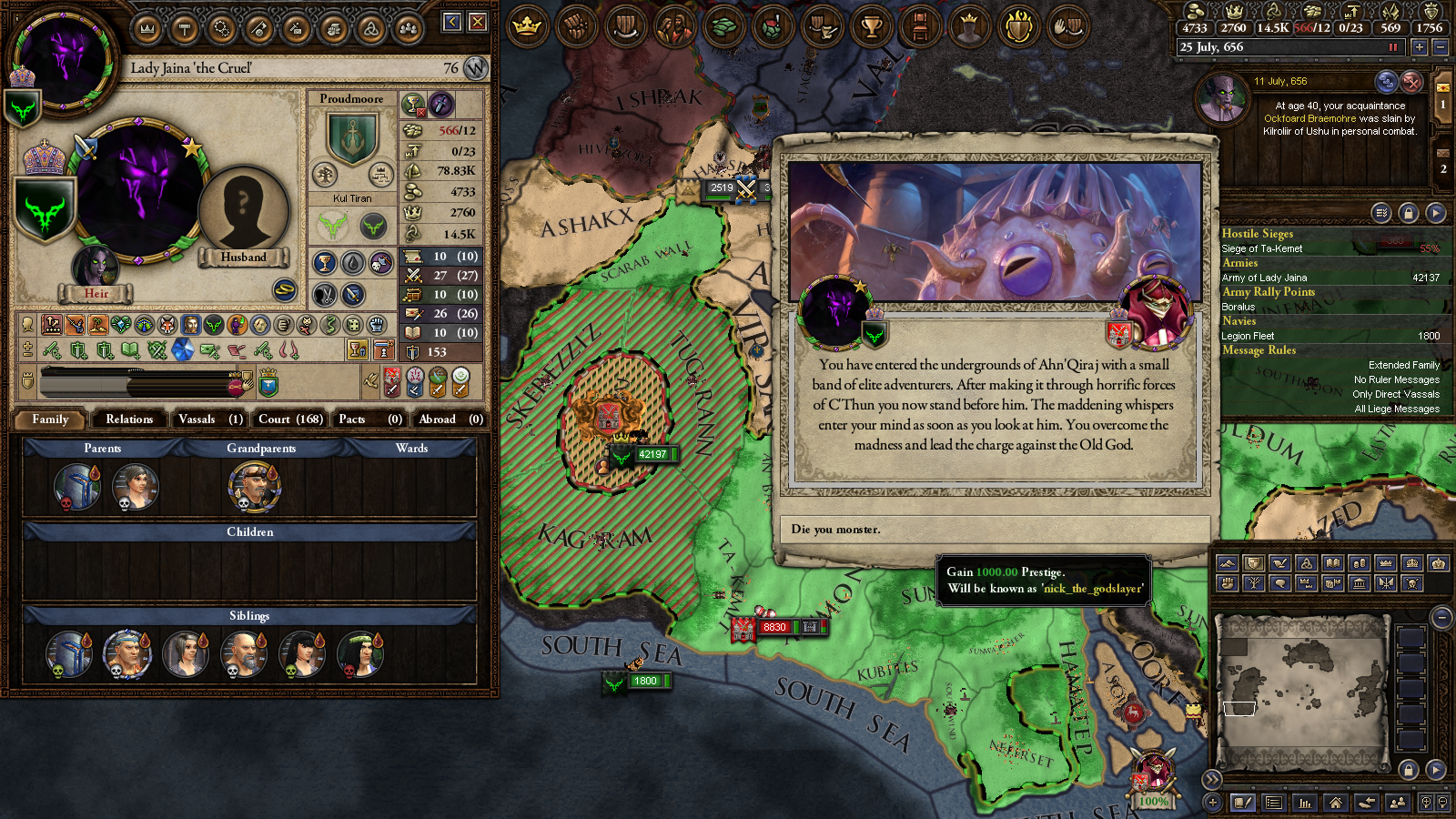
Task: Open the Relations tab
Action: pos(129,420)
